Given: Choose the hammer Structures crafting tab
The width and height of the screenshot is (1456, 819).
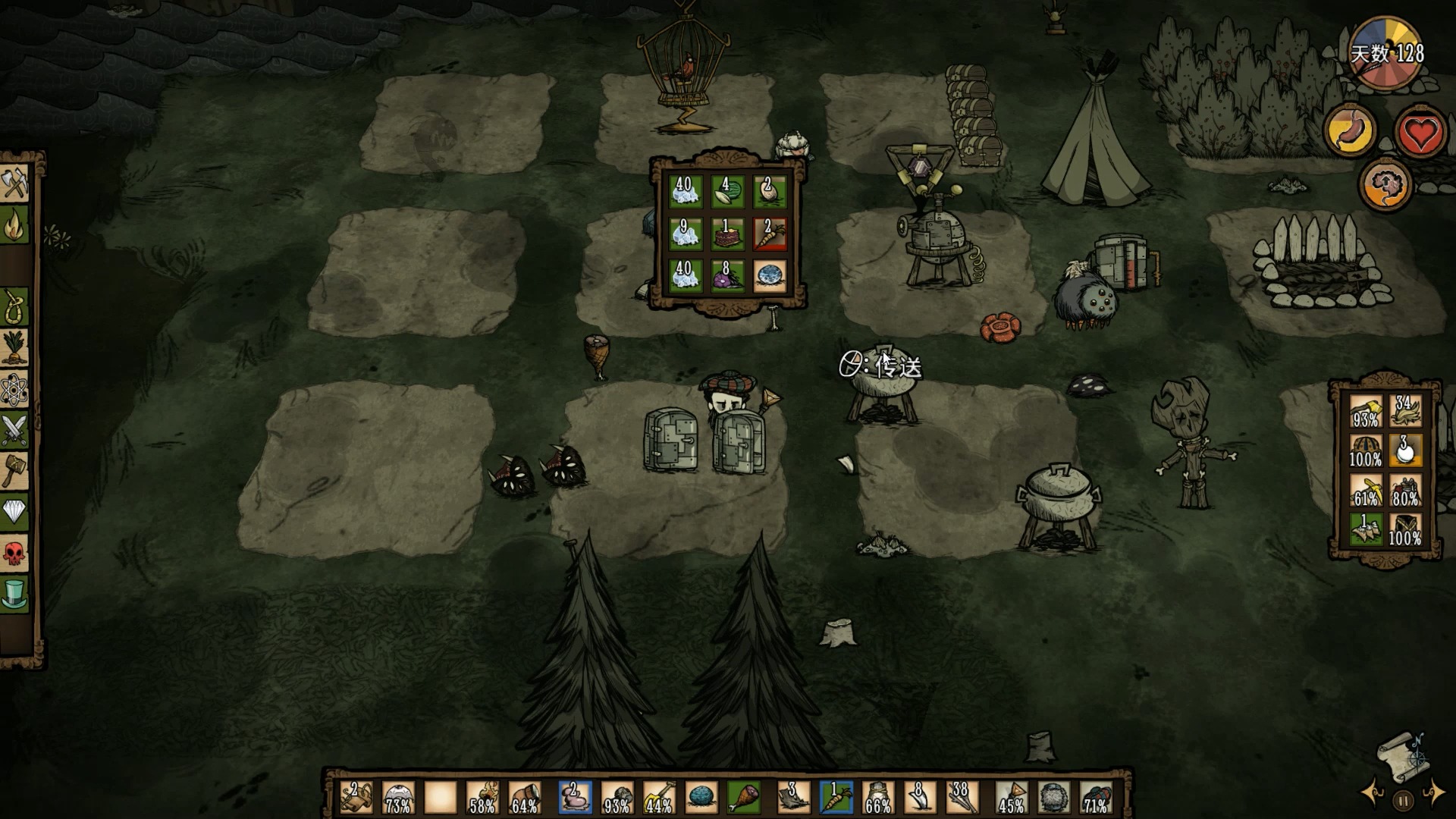Looking at the screenshot, I should click(14, 471).
